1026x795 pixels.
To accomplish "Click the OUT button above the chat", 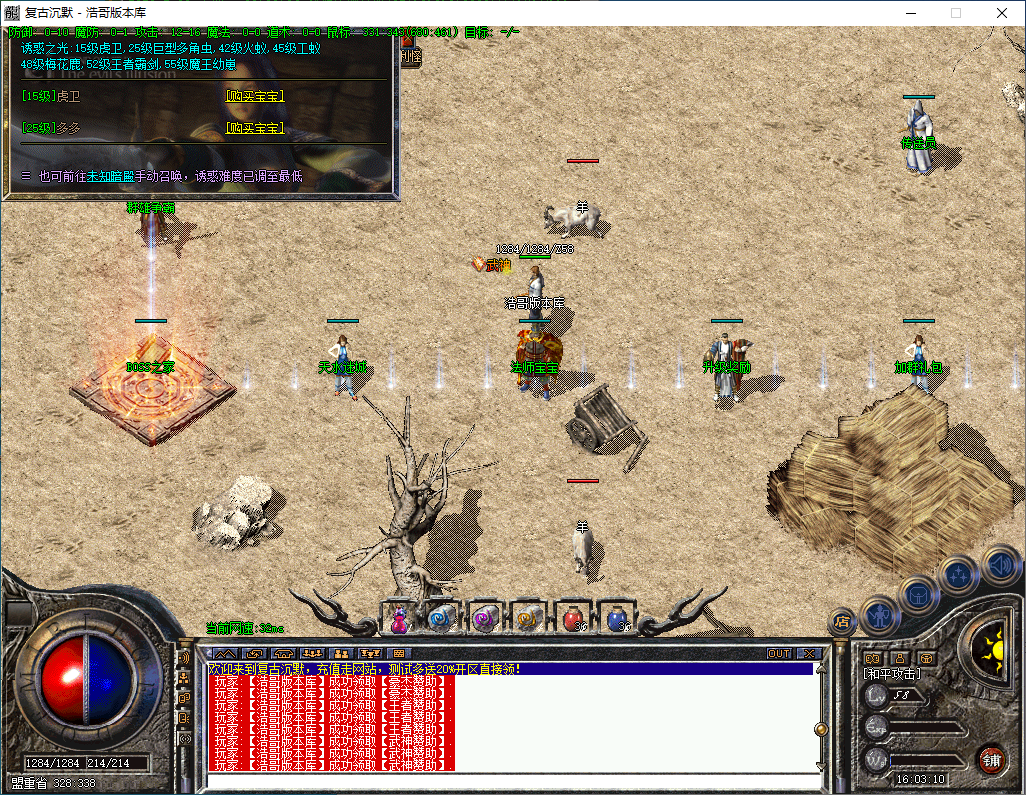I will click(778, 654).
